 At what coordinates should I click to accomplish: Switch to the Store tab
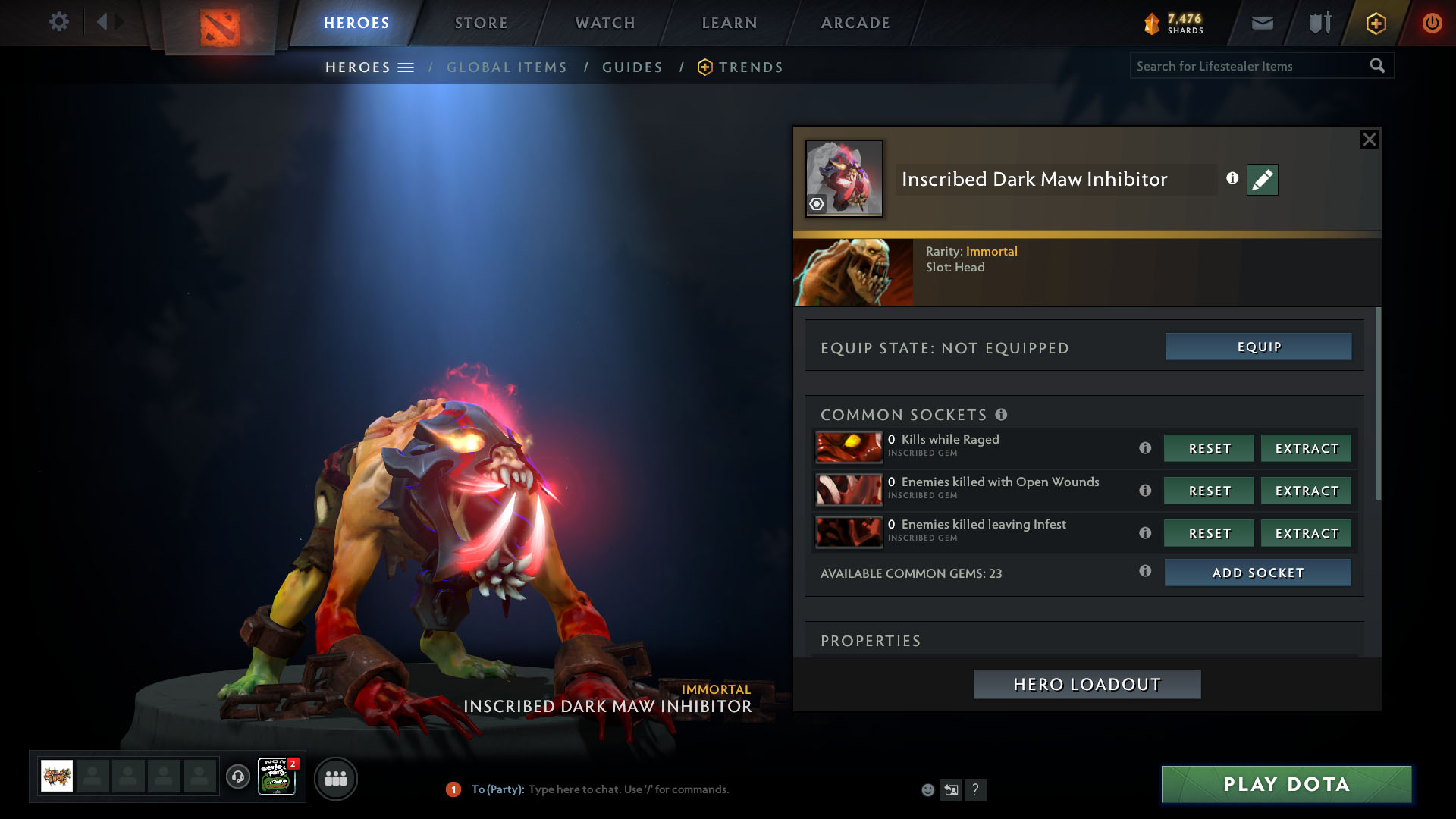482,23
